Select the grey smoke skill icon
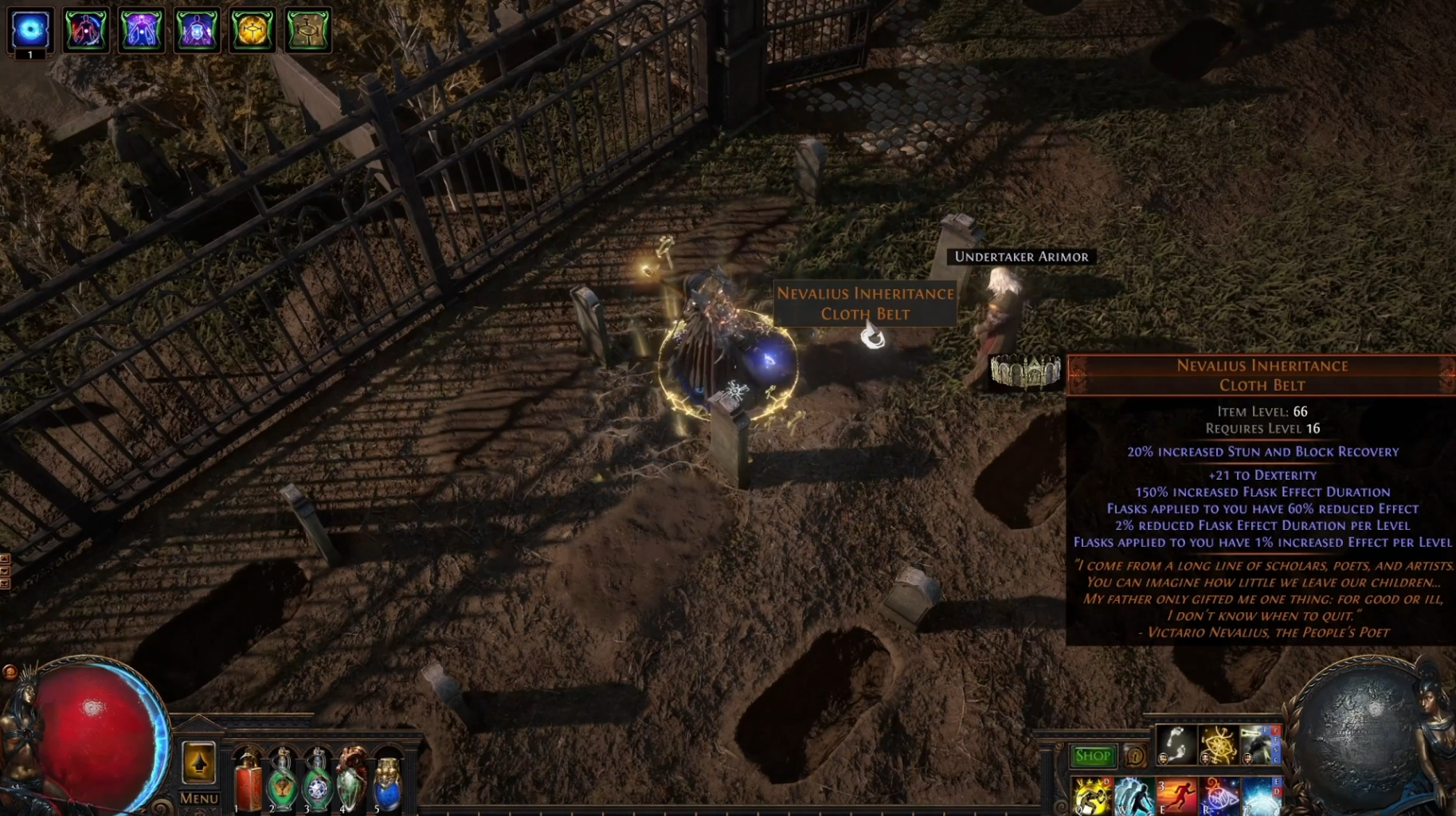This screenshot has height=816, width=1456. 1258,745
